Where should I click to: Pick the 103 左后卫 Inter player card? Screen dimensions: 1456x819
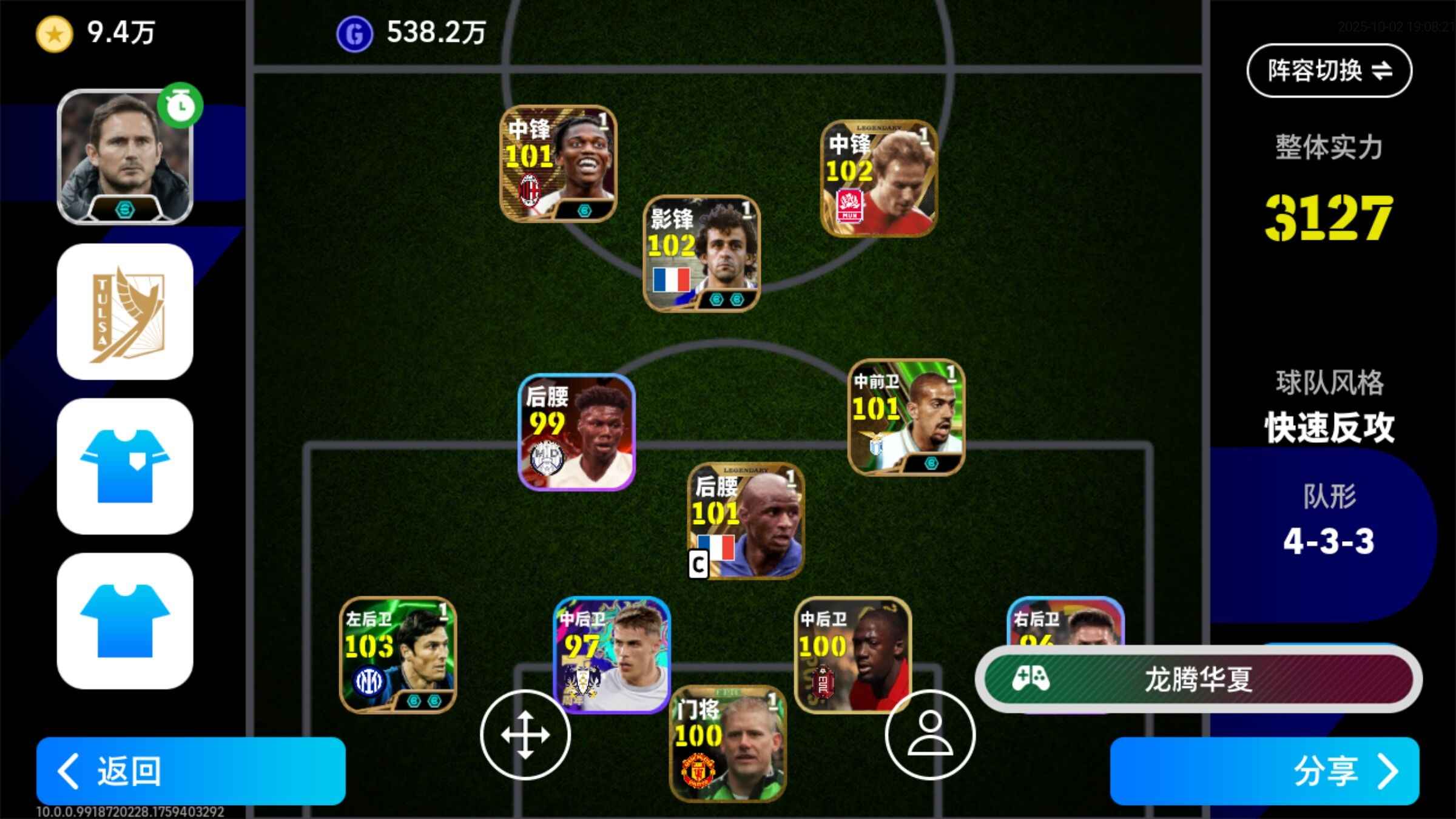[397, 655]
